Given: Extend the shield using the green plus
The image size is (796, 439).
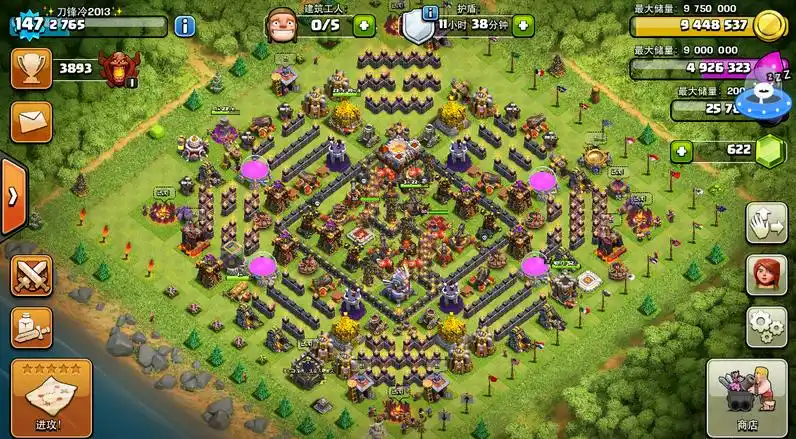Looking at the screenshot, I should pos(523,26).
